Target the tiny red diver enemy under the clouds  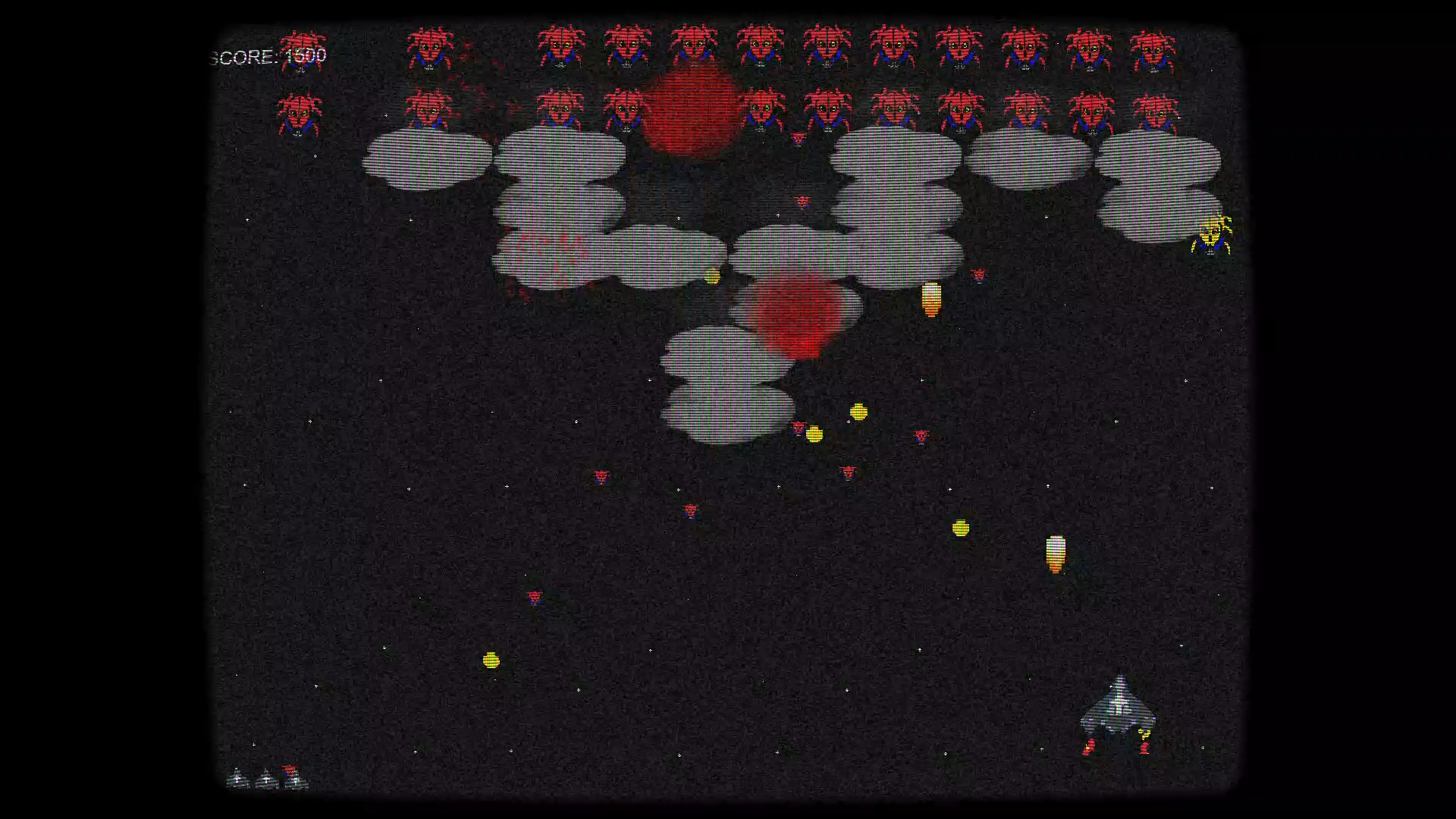pos(799,428)
